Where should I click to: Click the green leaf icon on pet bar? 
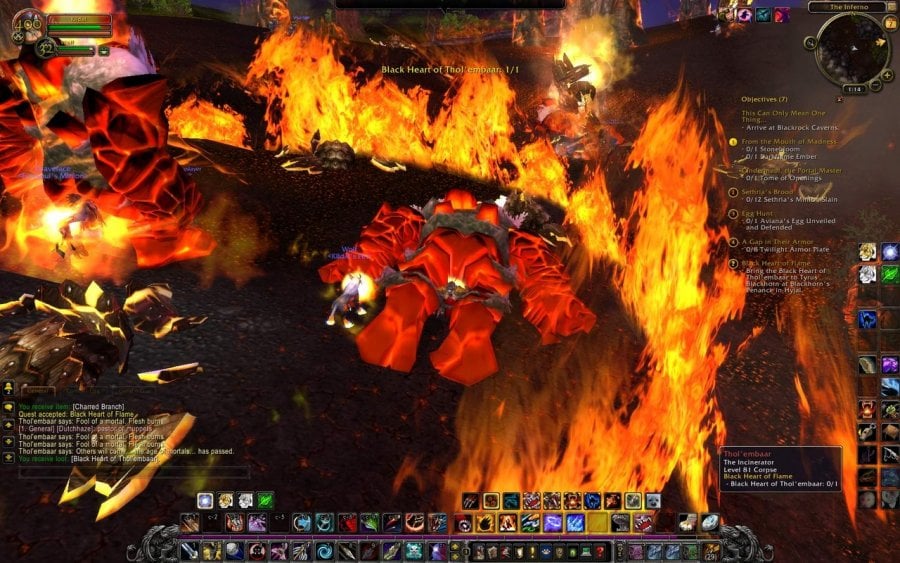click(265, 500)
